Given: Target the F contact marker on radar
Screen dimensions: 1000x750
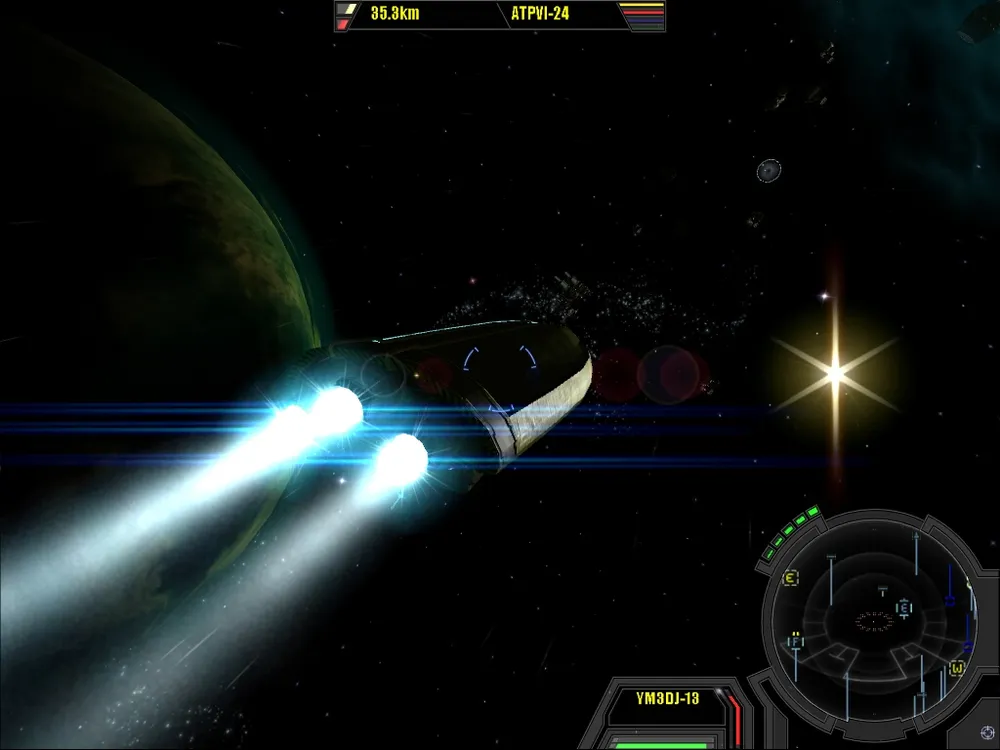Looking at the screenshot, I should (x=796, y=641).
